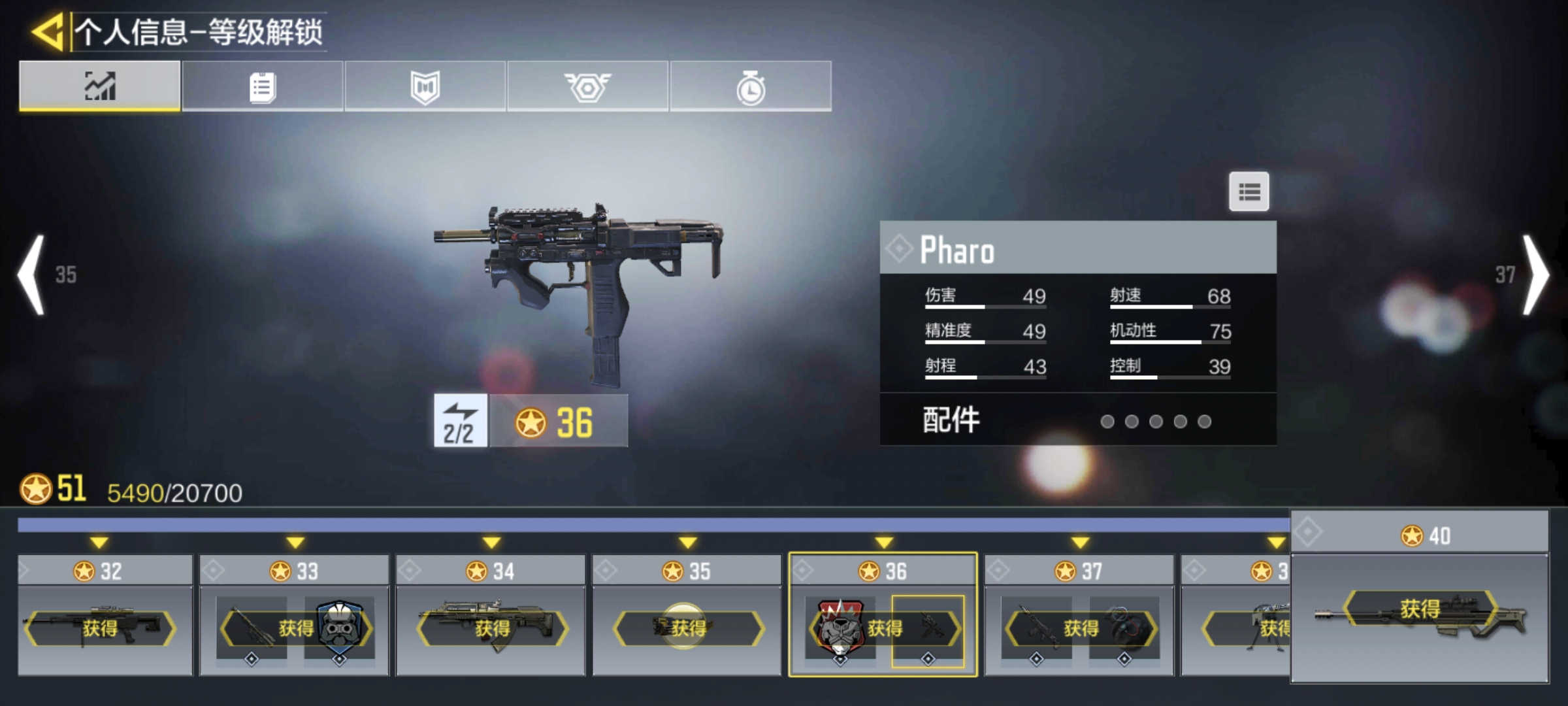Open the level 40 sniper rifle reward
This screenshot has height=706, width=1568.
click(x=1419, y=611)
